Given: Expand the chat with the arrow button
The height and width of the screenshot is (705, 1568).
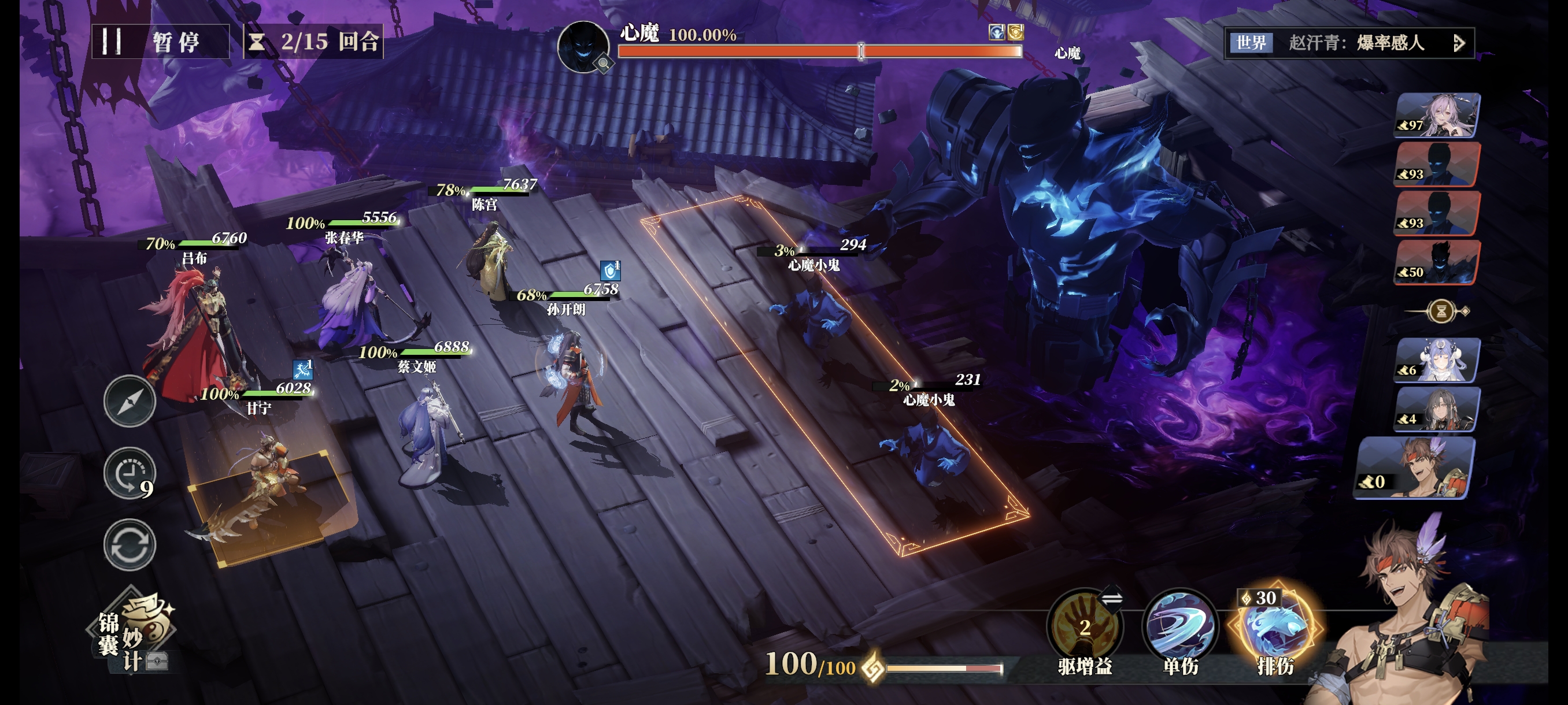Looking at the screenshot, I should coord(1458,43).
